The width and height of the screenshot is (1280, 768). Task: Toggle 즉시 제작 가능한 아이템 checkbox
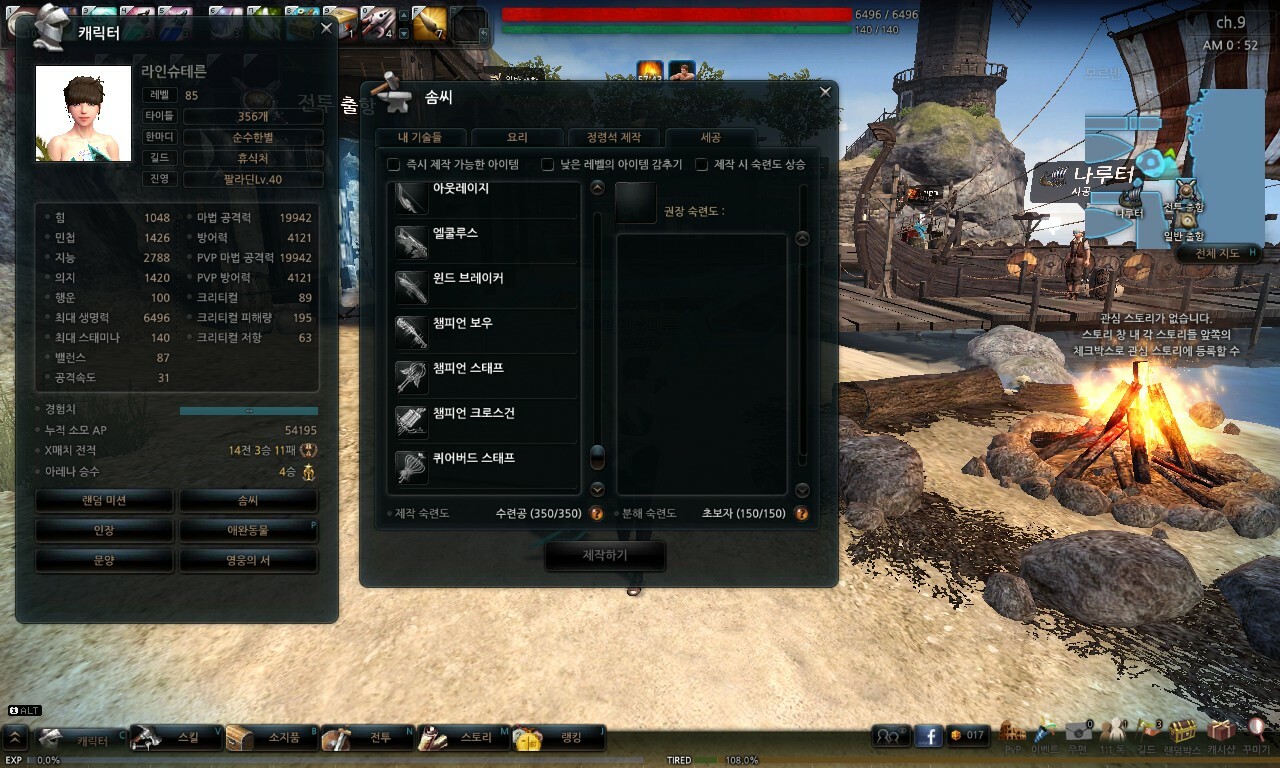tap(394, 164)
